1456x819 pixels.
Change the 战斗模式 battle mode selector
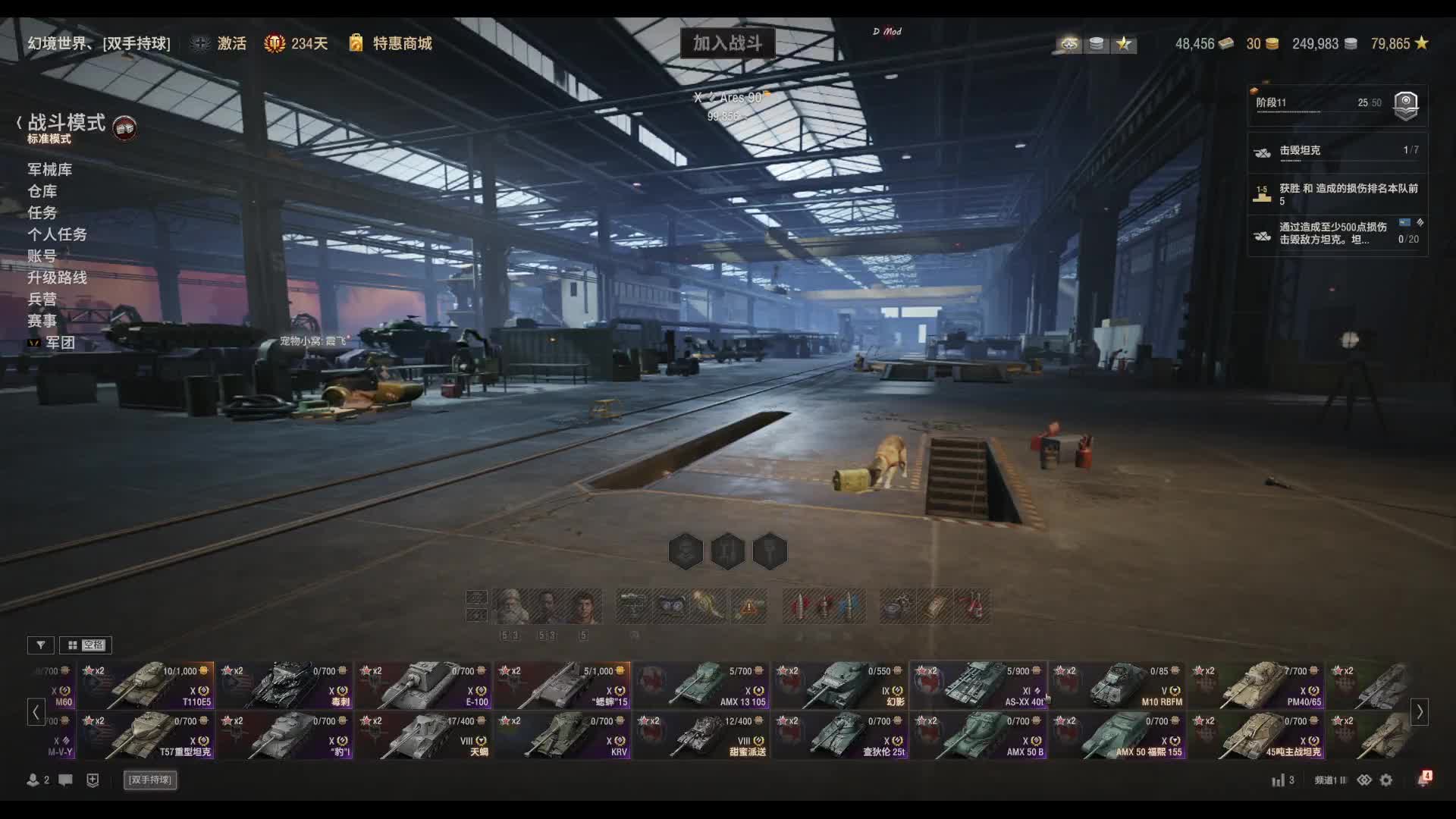point(67,123)
